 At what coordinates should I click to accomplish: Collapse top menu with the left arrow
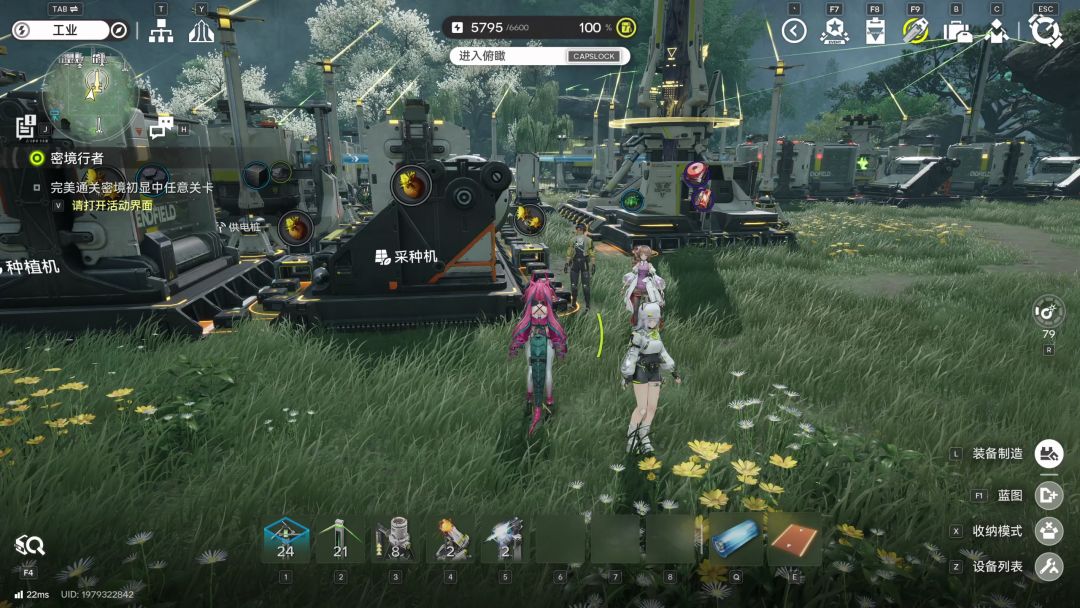tap(794, 31)
